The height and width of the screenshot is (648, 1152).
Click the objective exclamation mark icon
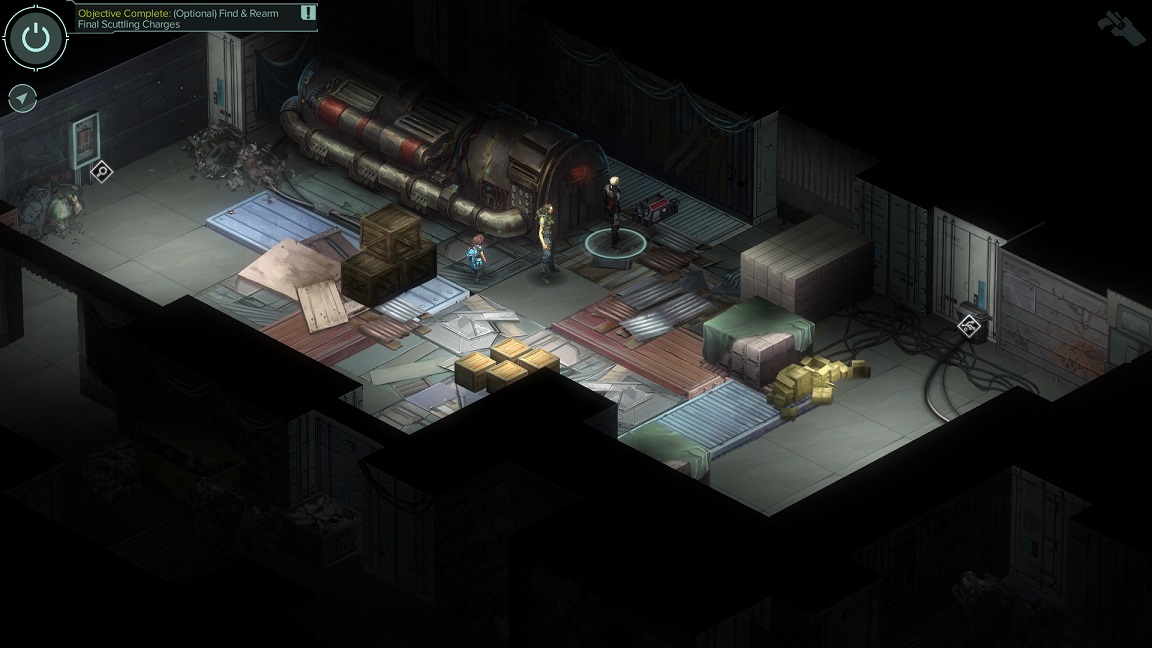point(308,13)
